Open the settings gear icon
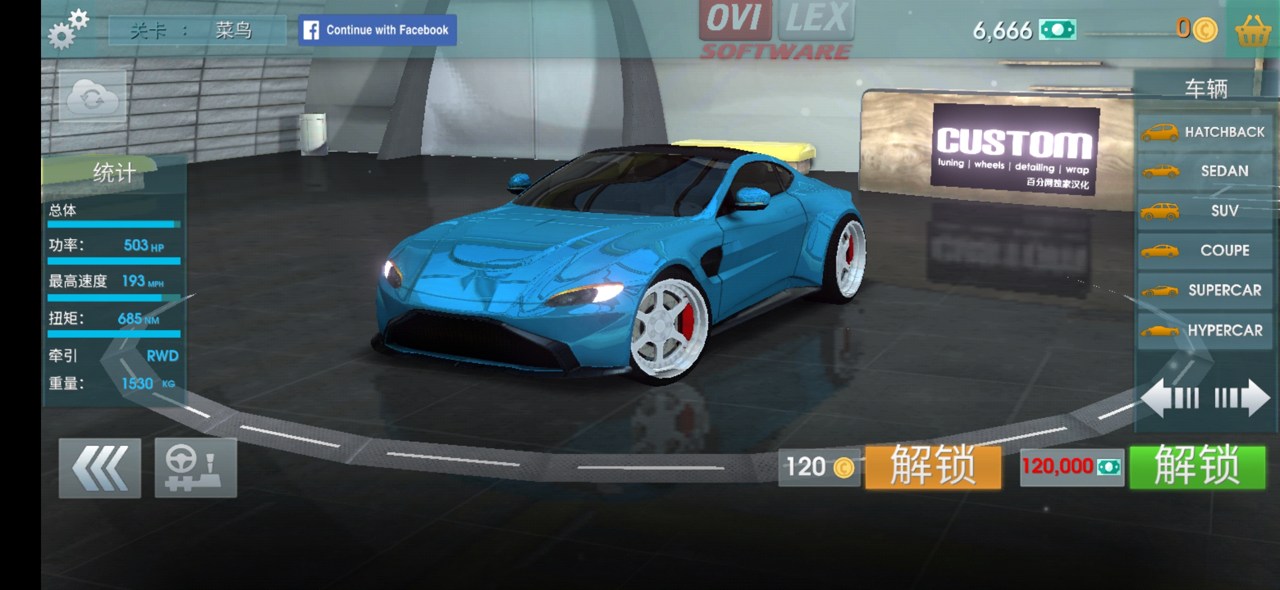Image resolution: width=1280 pixels, height=590 pixels. click(67, 29)
